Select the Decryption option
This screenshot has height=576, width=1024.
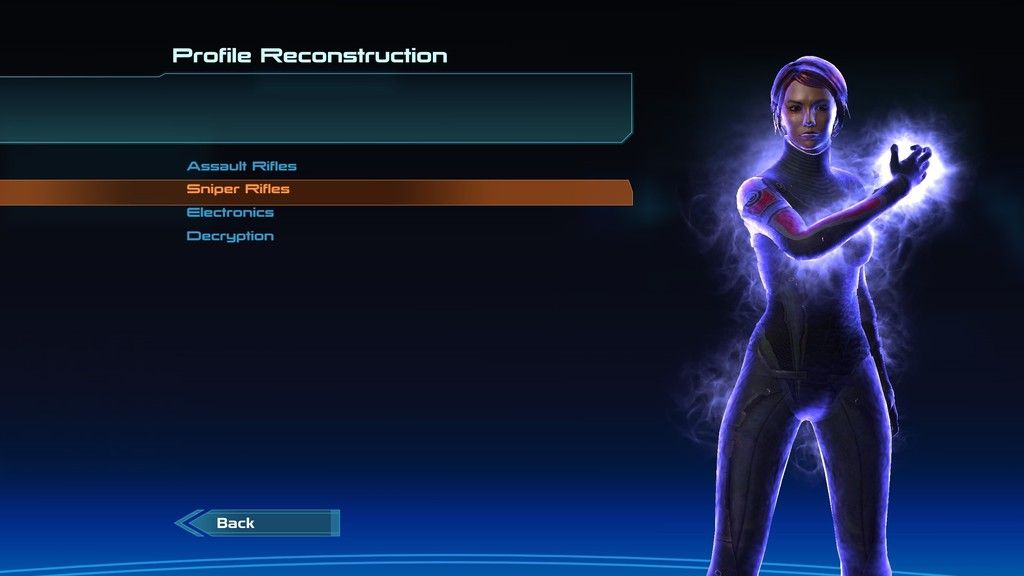tap(230, 237)
